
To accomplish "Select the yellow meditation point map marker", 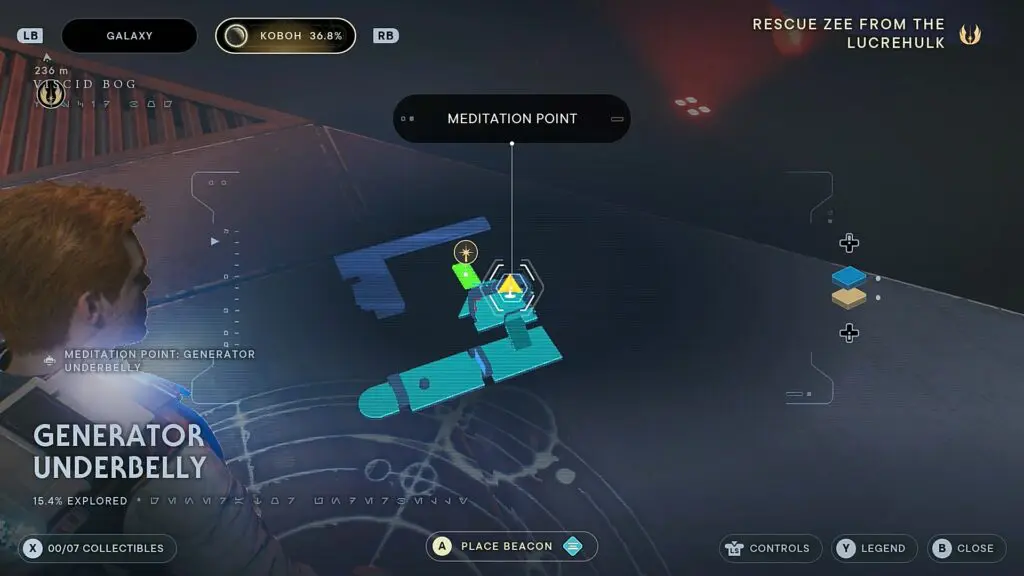I will [511, 287].
